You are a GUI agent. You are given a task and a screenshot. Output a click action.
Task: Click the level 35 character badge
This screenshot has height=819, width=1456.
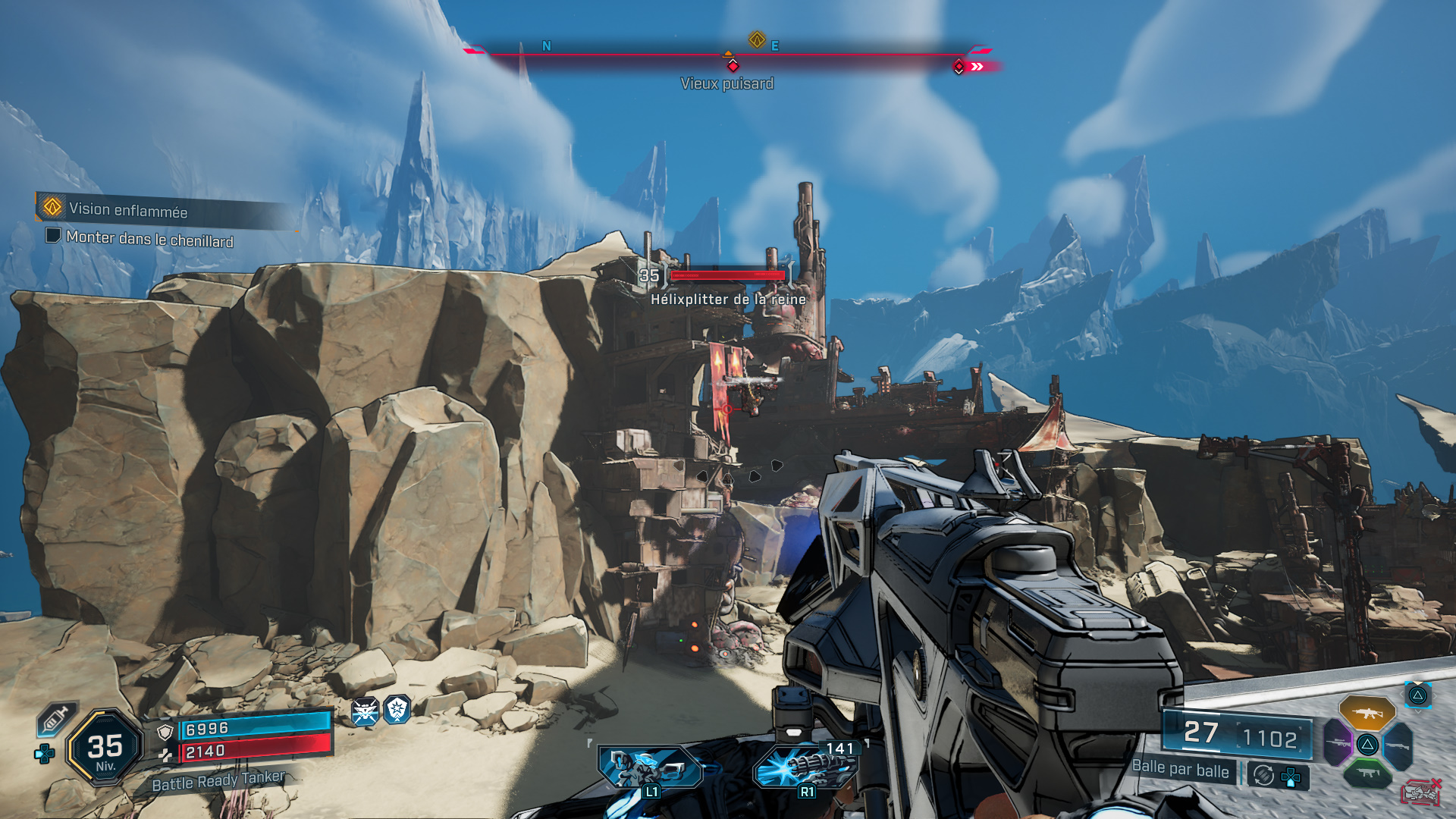click(105, 748)
